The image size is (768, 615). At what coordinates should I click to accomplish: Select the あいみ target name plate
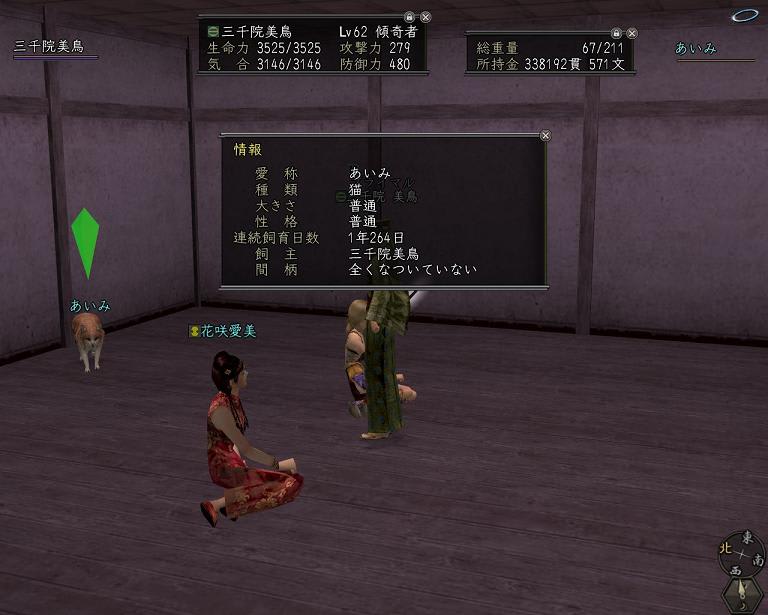(696, 49)
